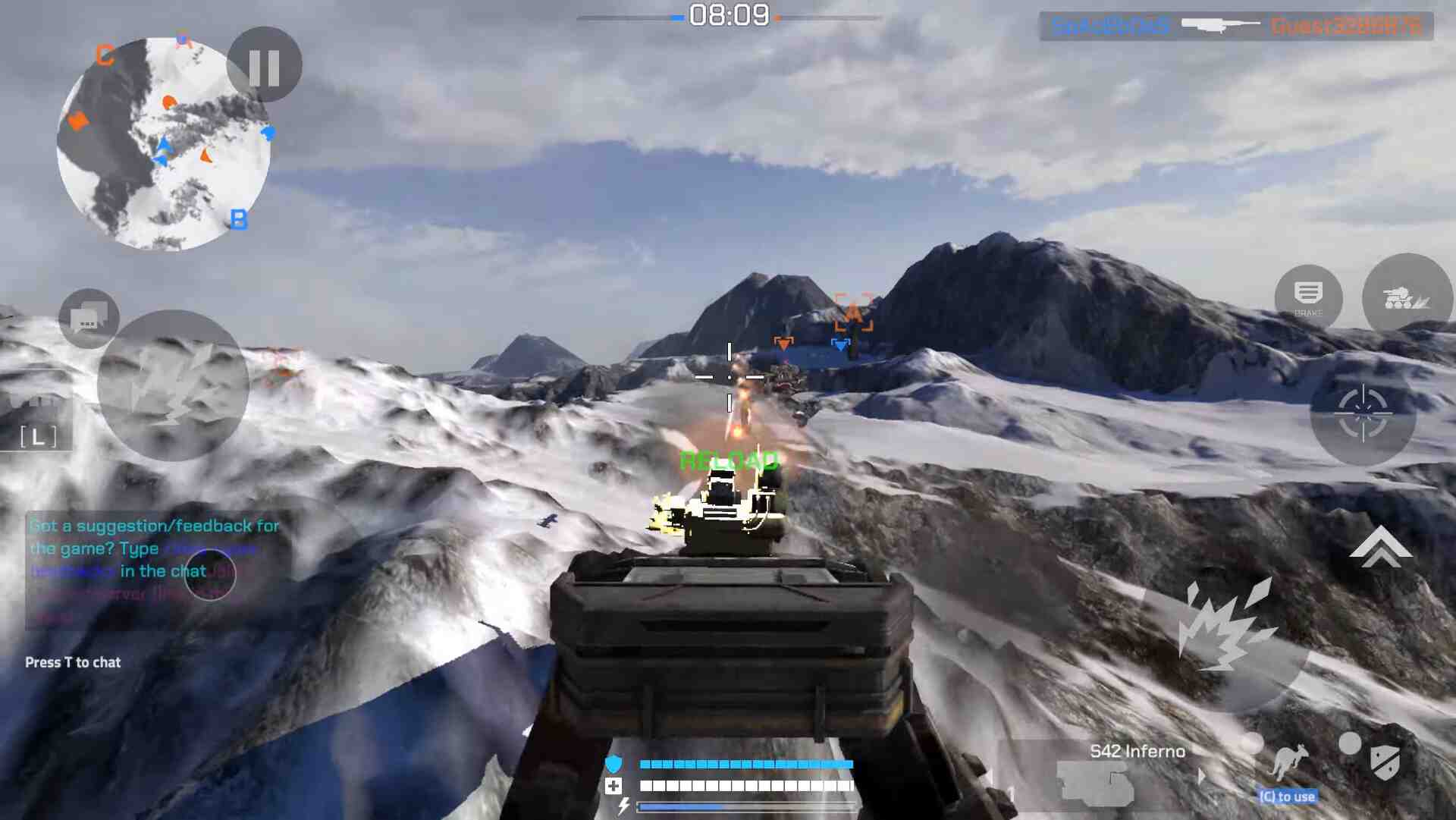This screenshot has height=820, width=1456.
Task: Tap the tank vehicle mode icon
Action: (x=1407, y=297)
